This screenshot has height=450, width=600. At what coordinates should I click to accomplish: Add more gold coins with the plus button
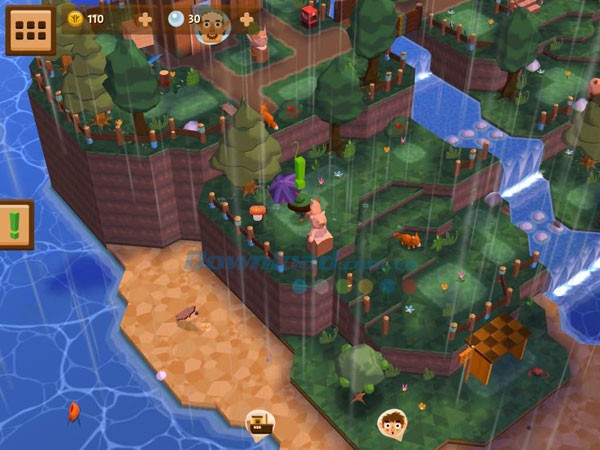click(145, 19)
